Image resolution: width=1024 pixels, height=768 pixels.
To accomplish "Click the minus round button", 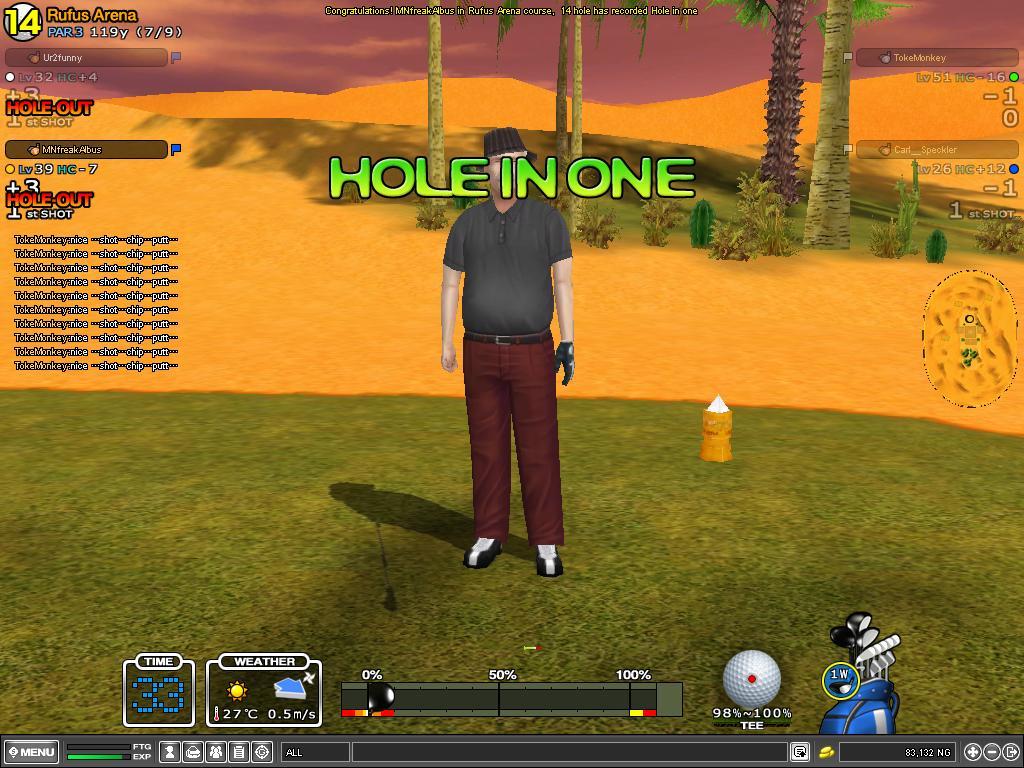I will (992, 752).
